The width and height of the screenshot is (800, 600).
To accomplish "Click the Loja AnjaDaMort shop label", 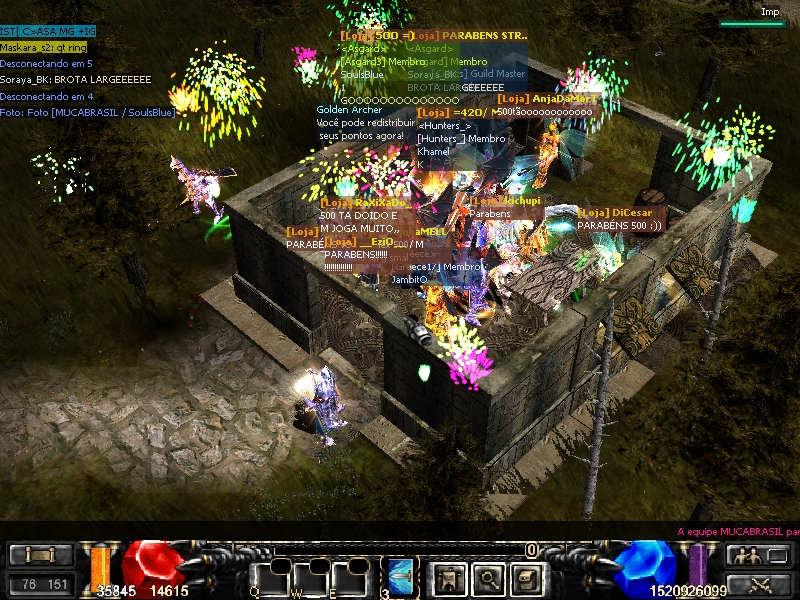I will click(546, 99).
